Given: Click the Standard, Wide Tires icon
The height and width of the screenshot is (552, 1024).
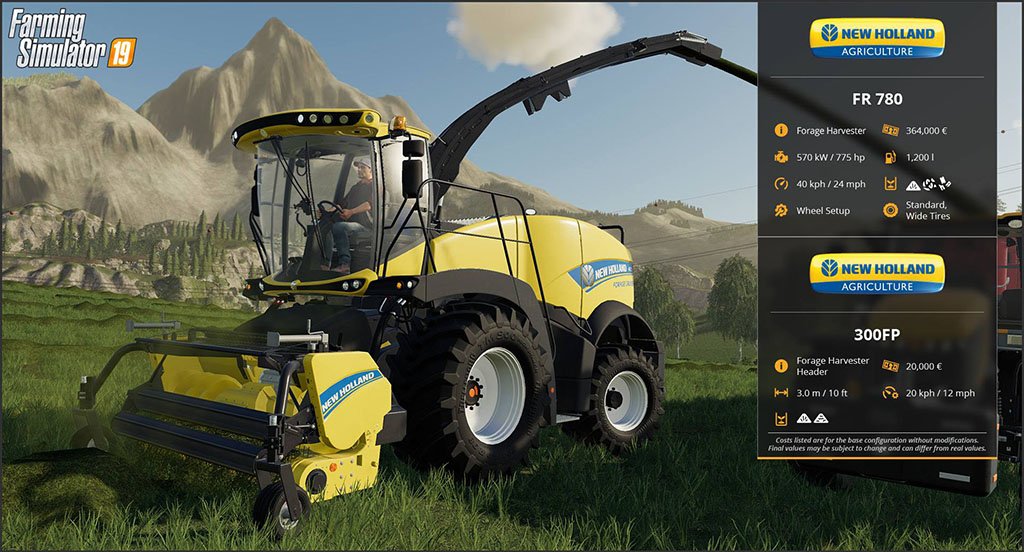Looking at the screenshot, I should tap(890, 211).
